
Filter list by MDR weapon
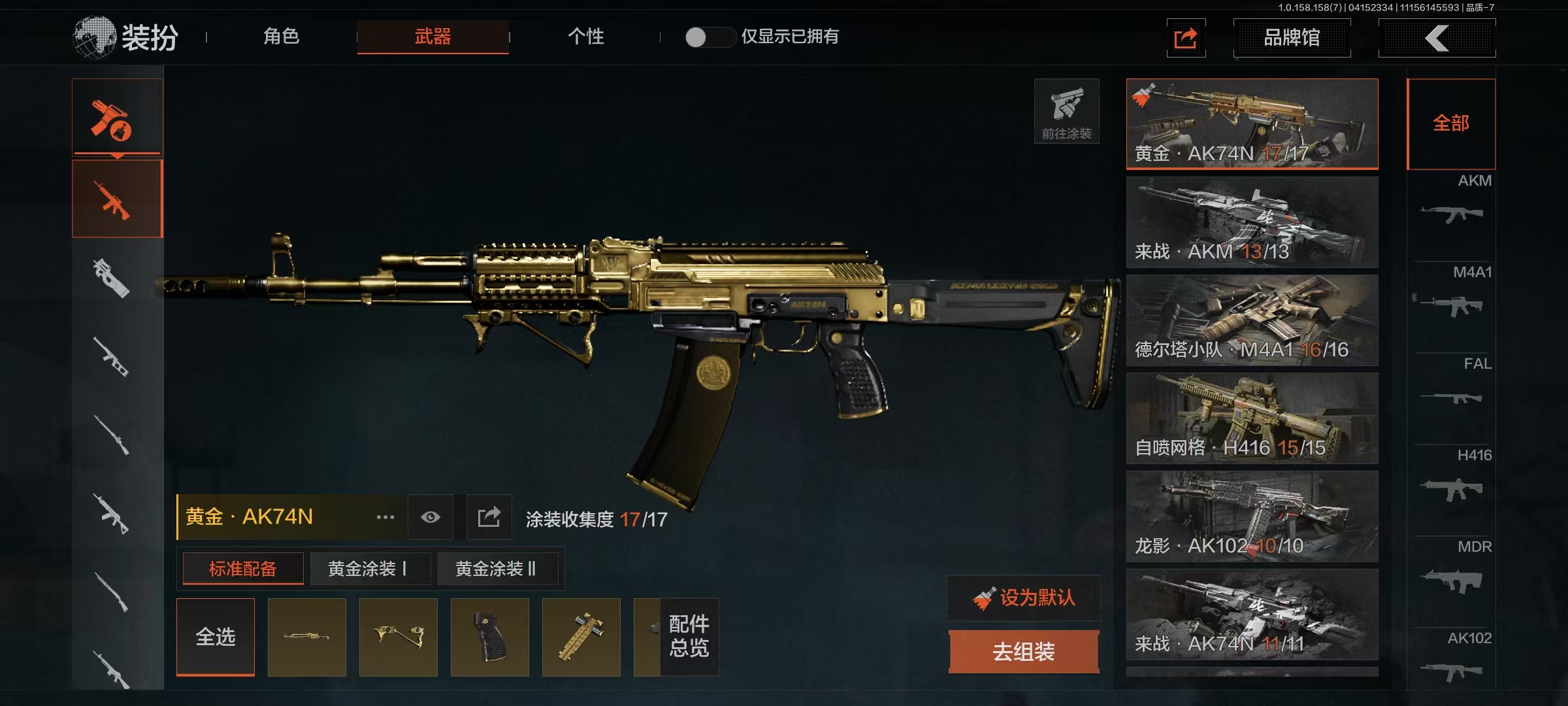[1452, 569]
